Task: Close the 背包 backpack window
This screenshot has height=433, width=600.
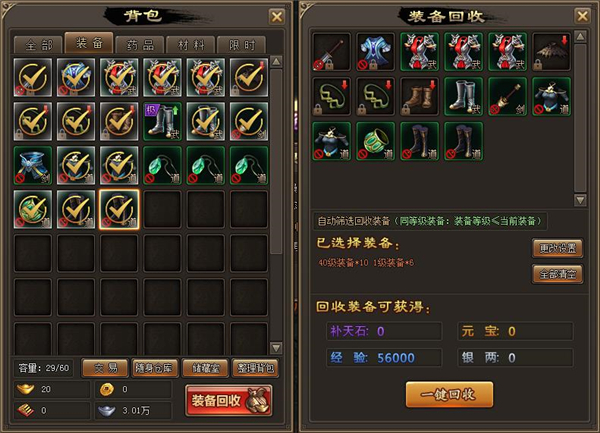Action: (x=276, y=16)
